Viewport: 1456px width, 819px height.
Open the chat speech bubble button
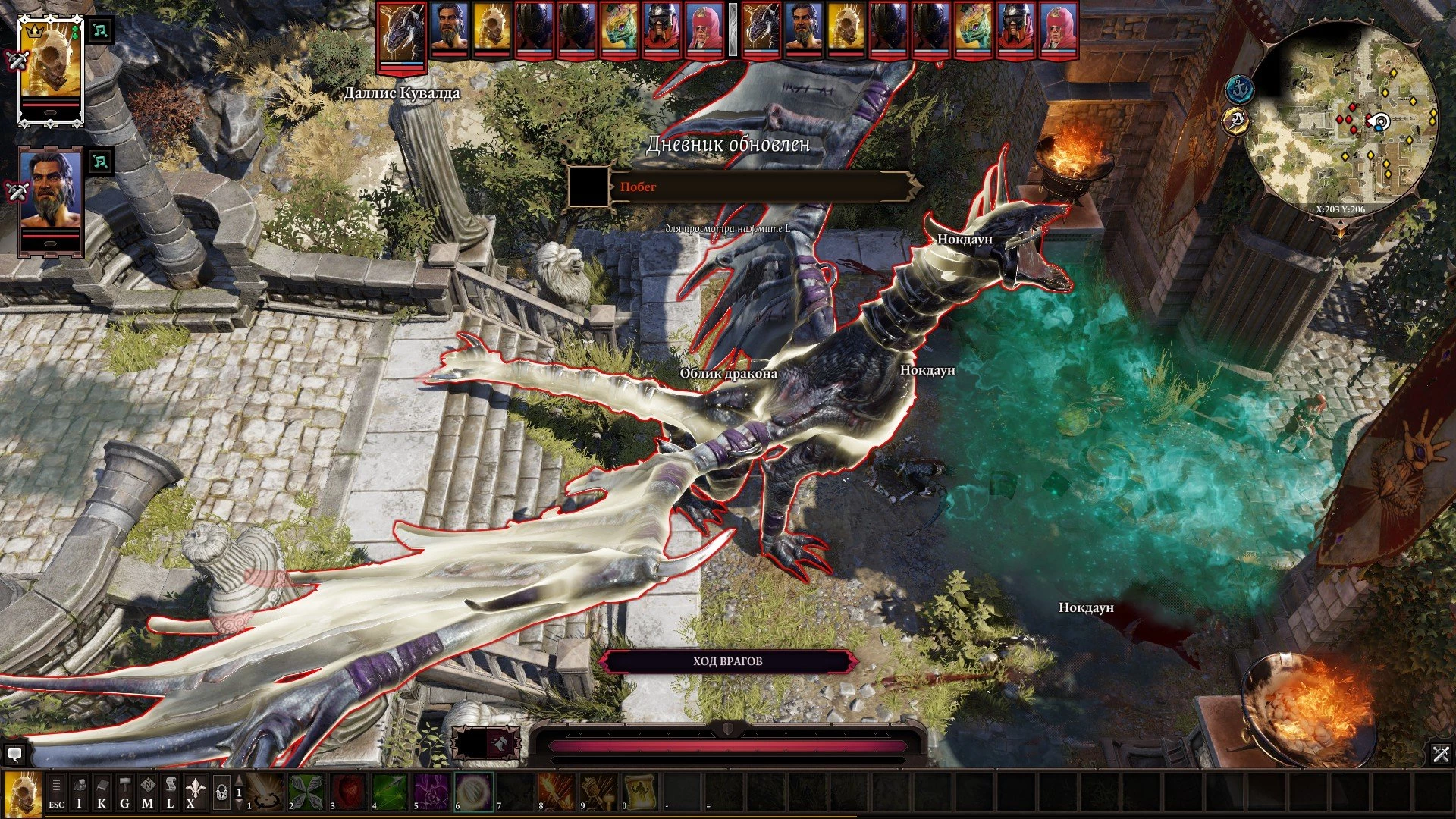click(14, 755)
